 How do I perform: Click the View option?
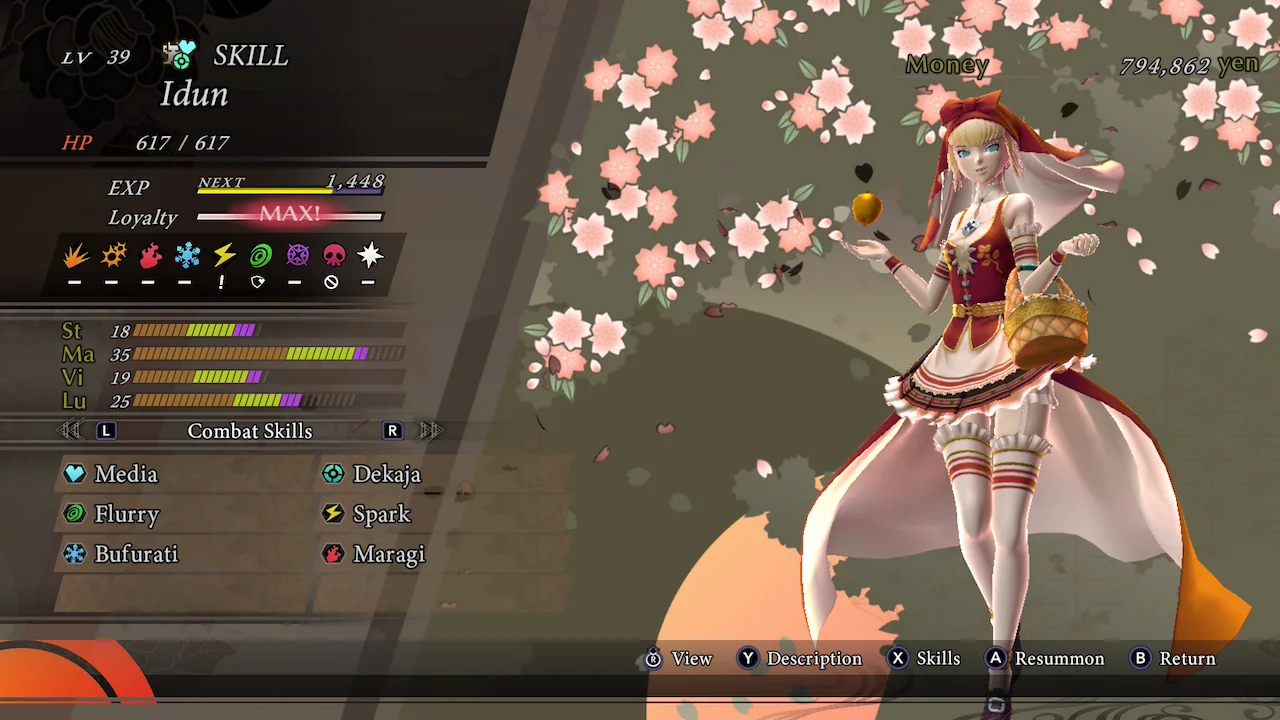(x=679, y=659)
